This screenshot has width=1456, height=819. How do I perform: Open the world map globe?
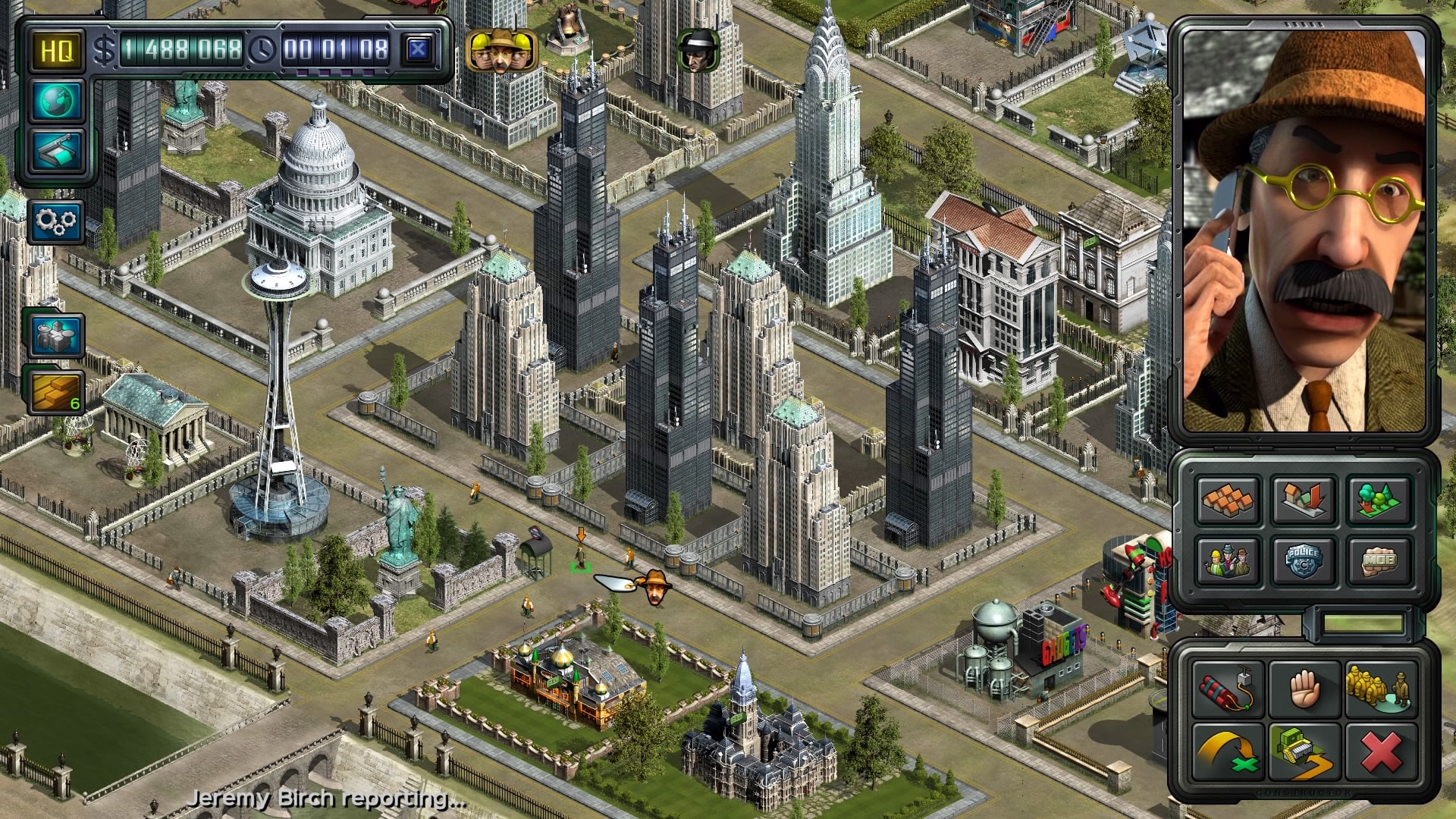coord(57,102)
